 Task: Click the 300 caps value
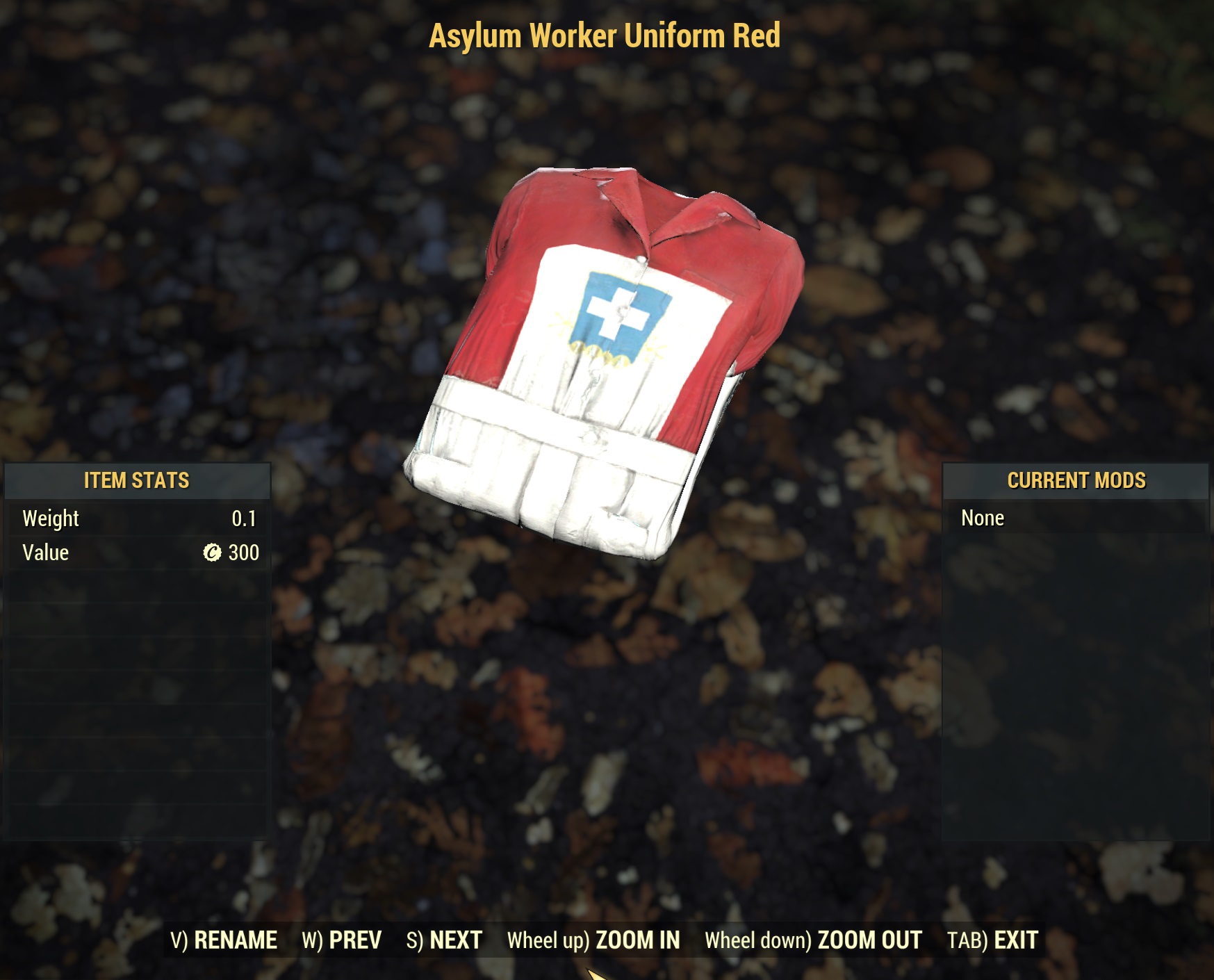click(x=245, y=553)
